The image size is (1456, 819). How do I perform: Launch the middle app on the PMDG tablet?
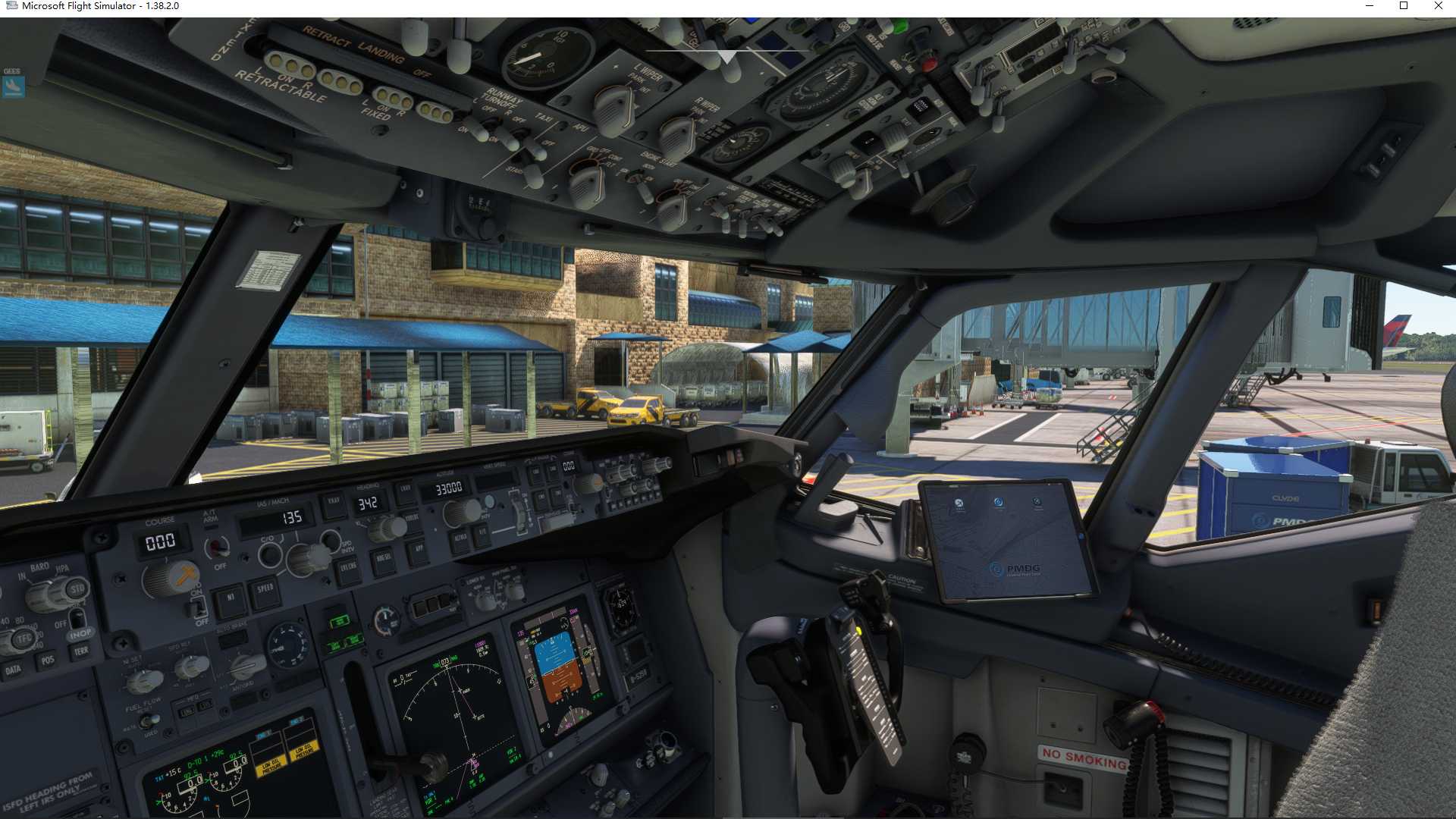tap(999, 502)
